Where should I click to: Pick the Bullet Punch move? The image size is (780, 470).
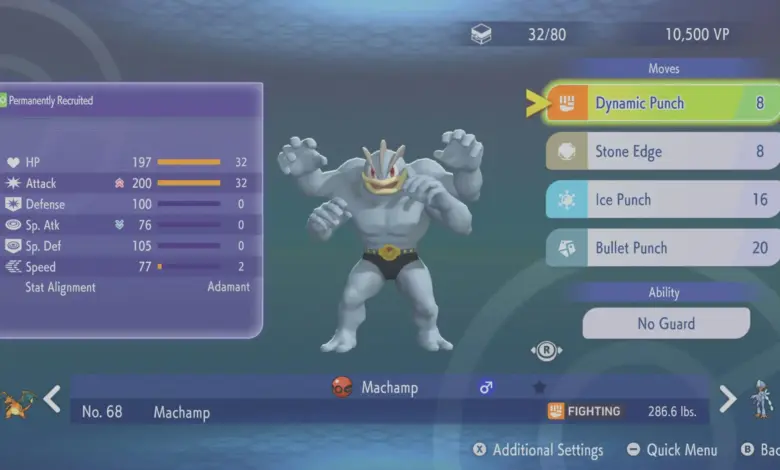point(662,248)
